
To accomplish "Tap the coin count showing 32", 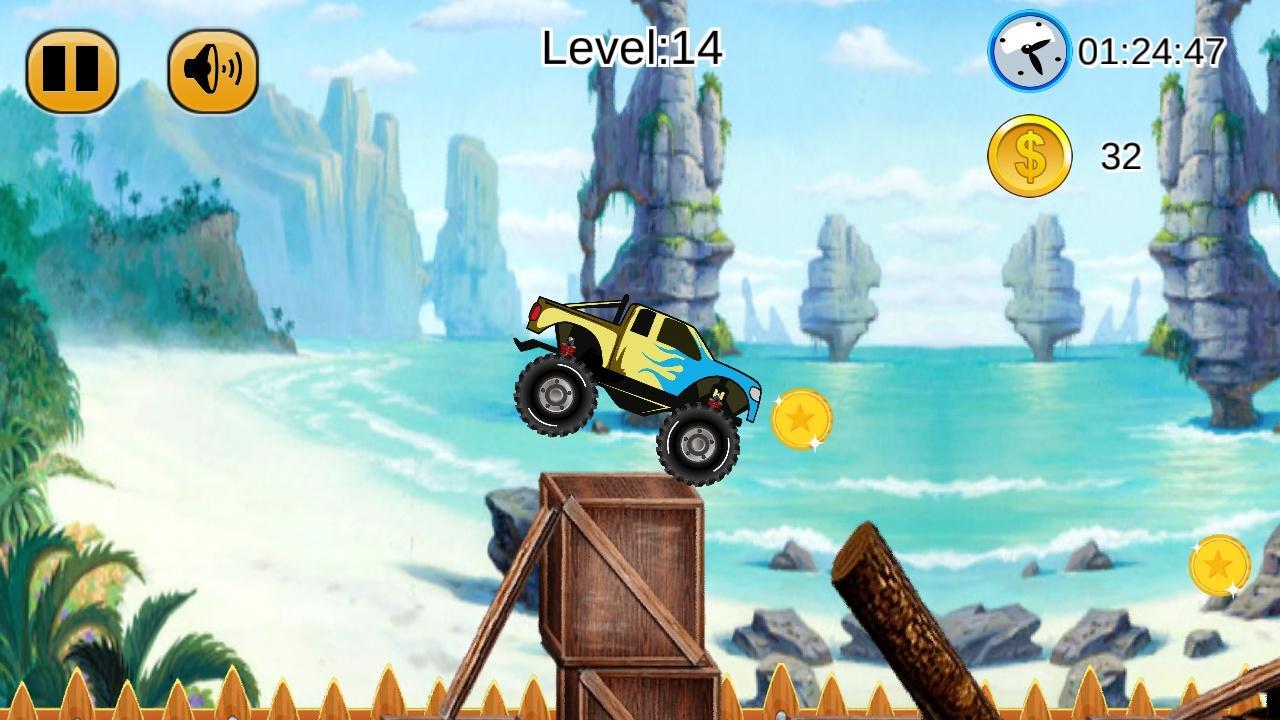I will click(1122, 154).
